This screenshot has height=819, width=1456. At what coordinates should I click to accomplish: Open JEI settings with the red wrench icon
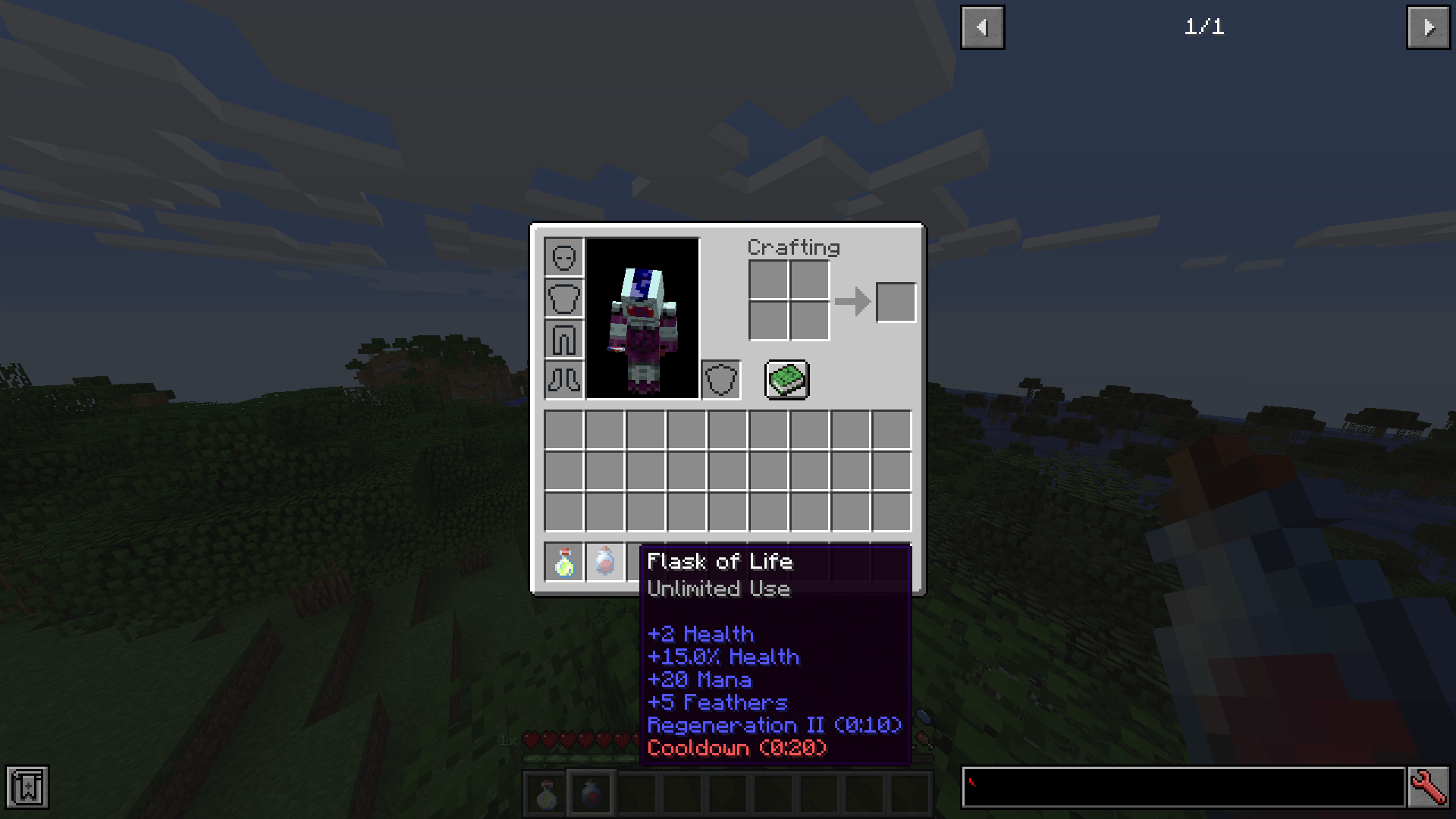pyautogui.click(x=1428, y=787)
